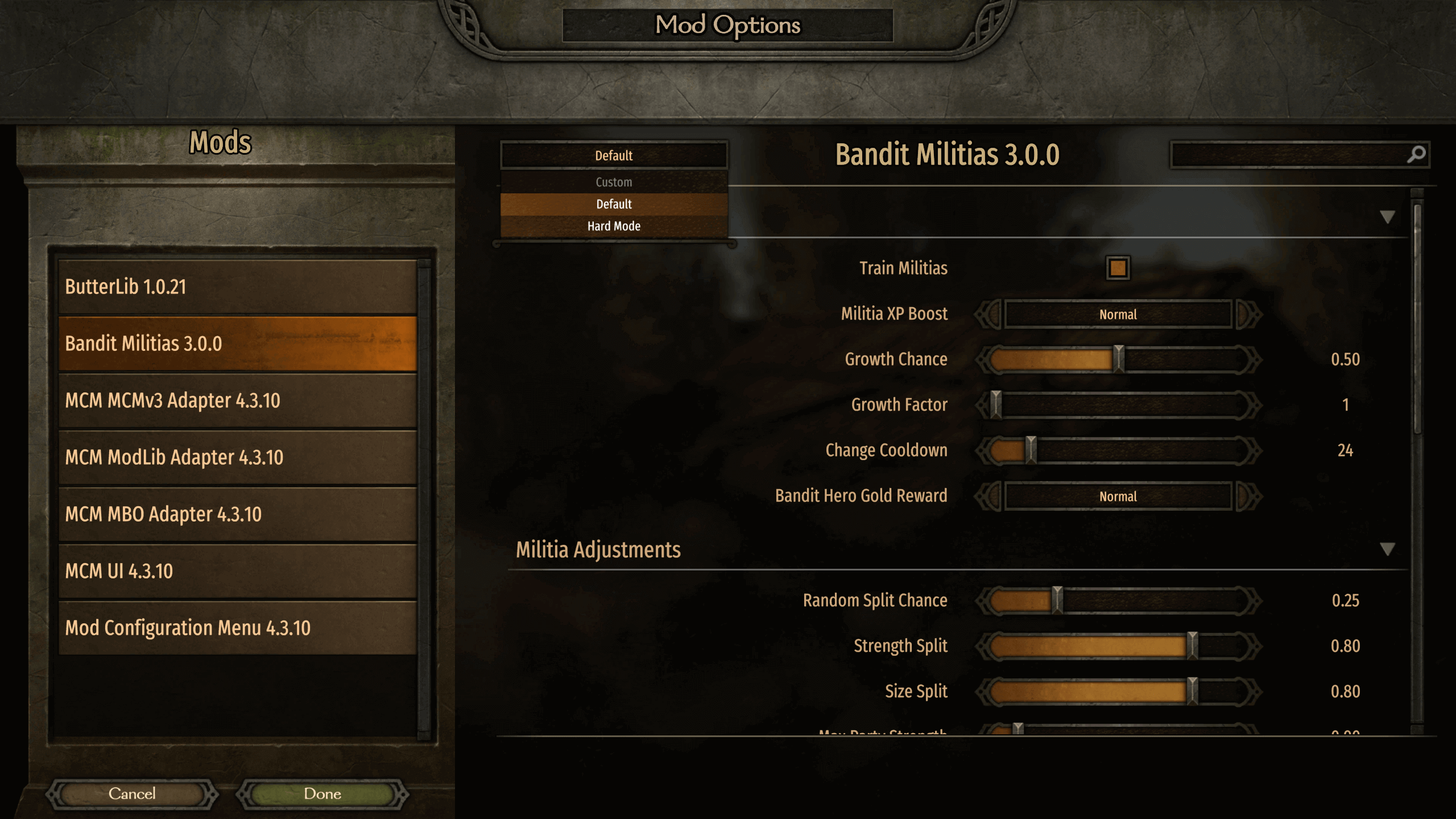Collapse the Militia Adjustments section

coord(1387,549)
